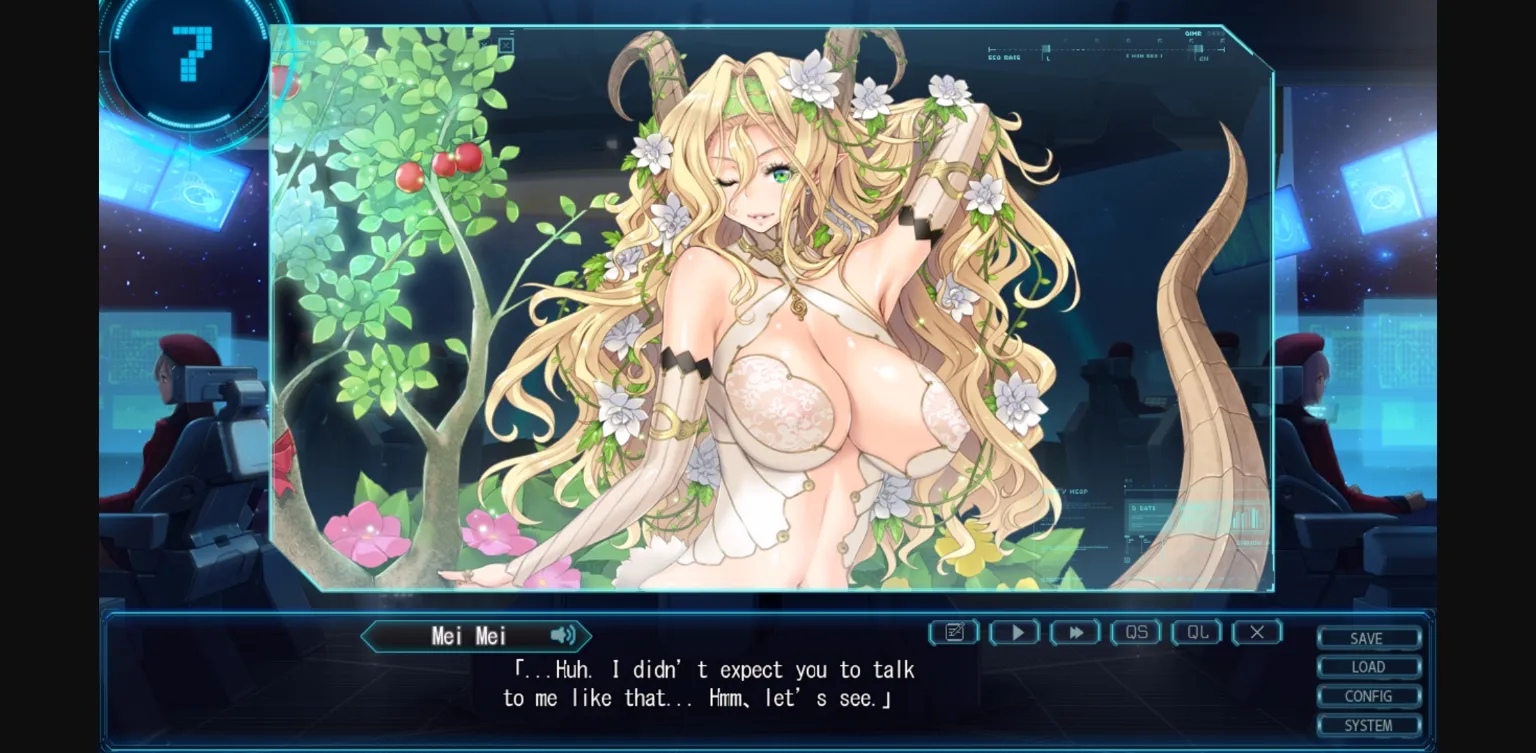The height and width of the screenshot is (753, 1536).
Task: Start auto-read mode with the play icon
Action: 1014,632
